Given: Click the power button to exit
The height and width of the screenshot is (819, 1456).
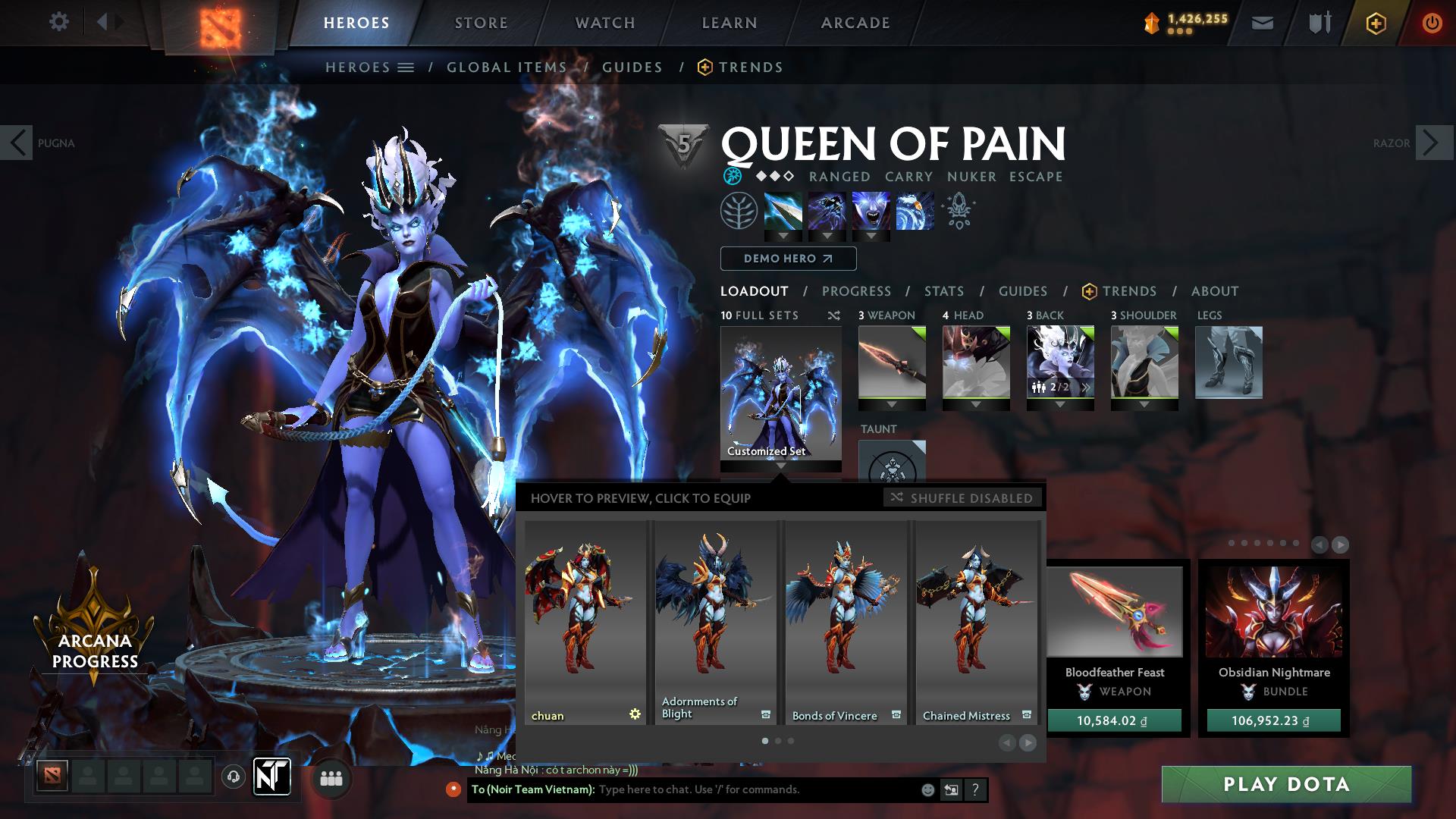Looking at the screenshot, I should [1432, 23].
